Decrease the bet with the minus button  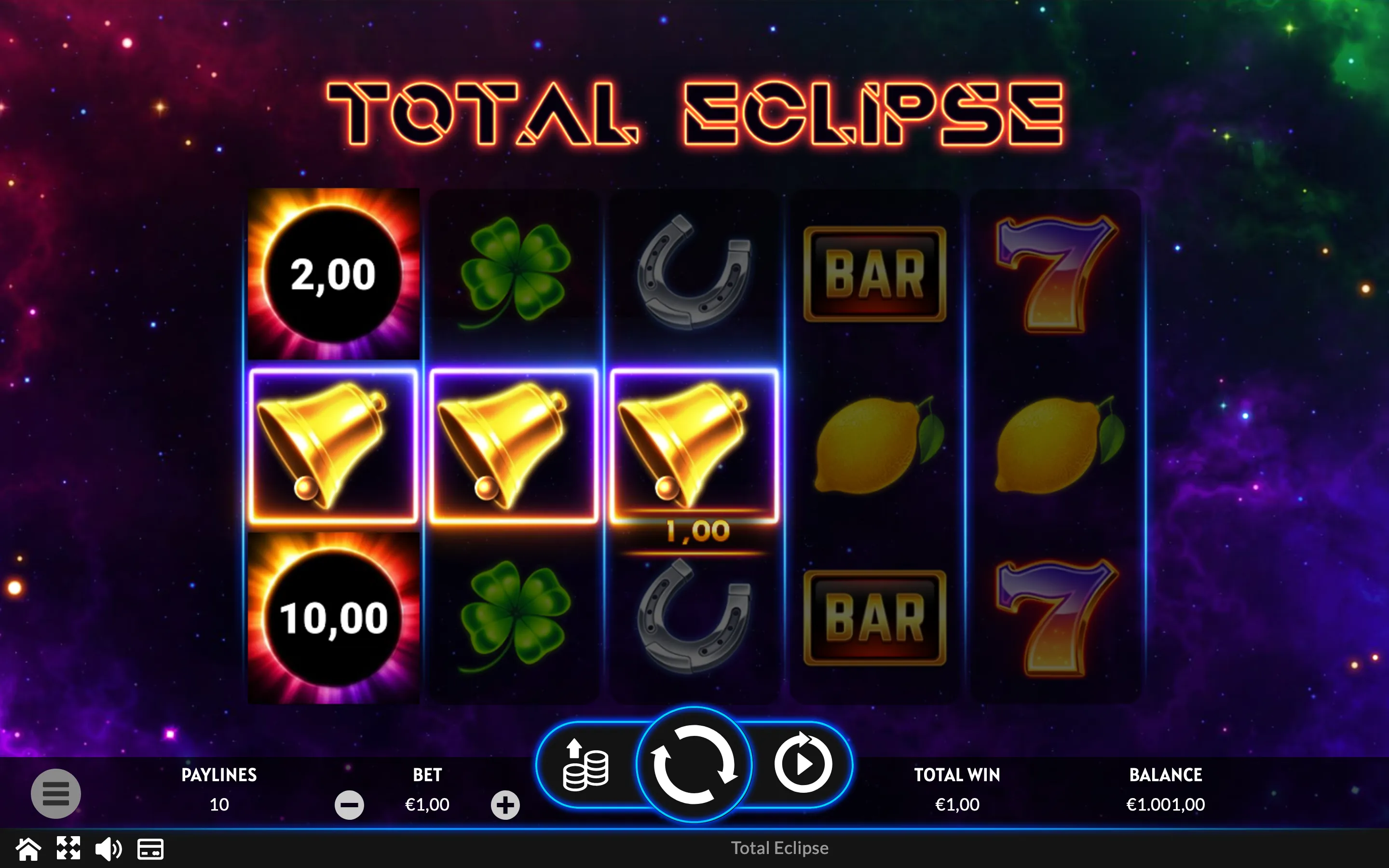[349, 804]
